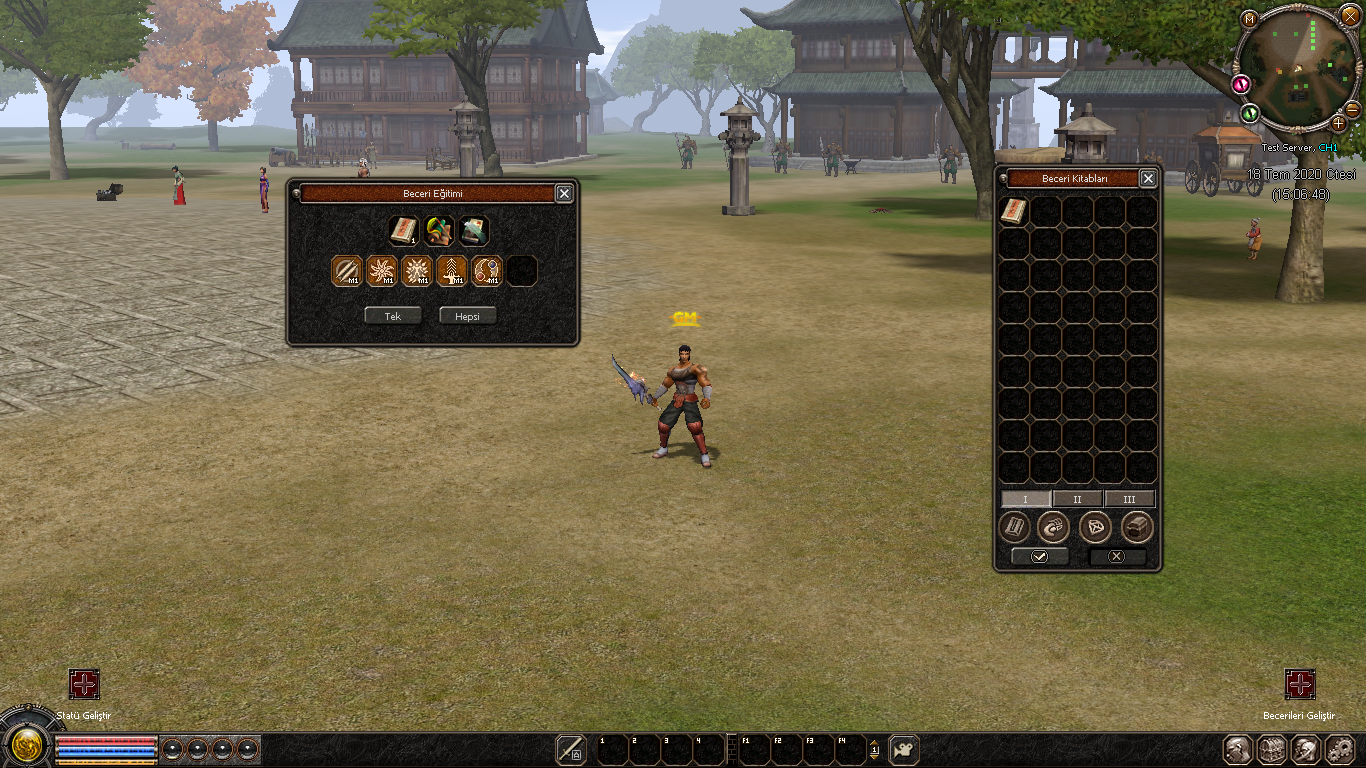This screenshot has height=768, width=1366.
Task: Choose the crescent with orbs M1 skill
Action: pyautogui.click(x=487, y=271)
